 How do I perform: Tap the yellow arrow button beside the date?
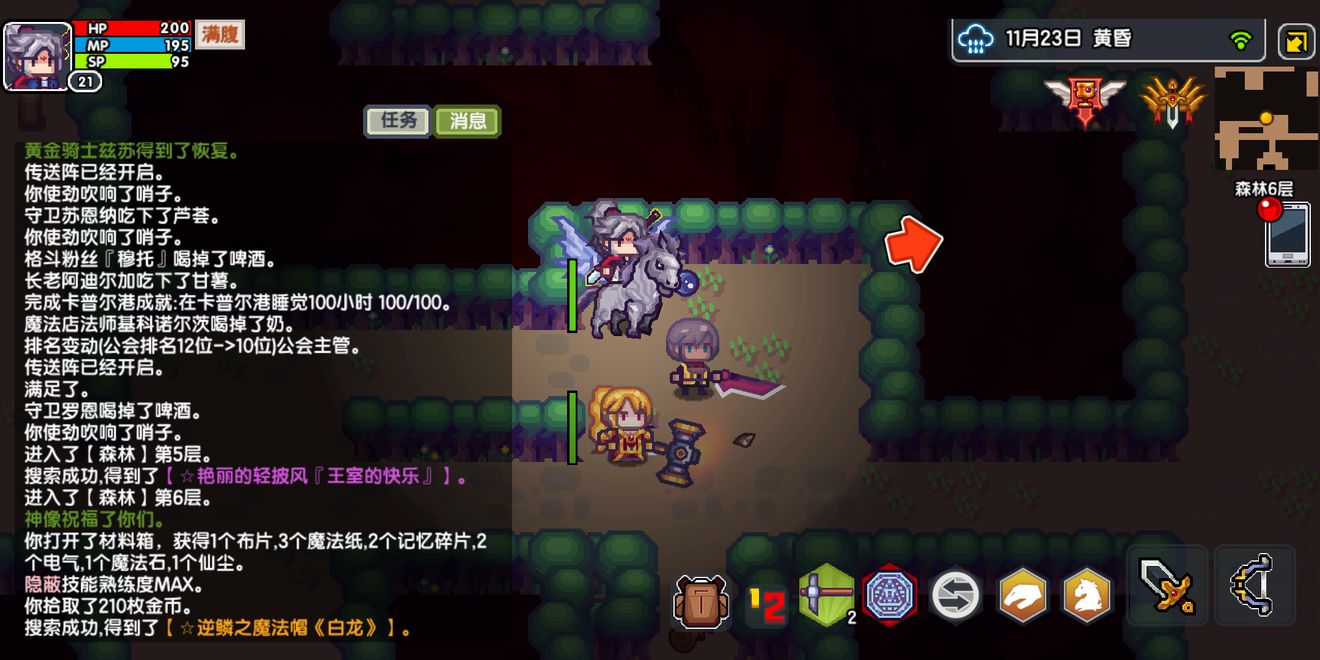coord(1297,42)
